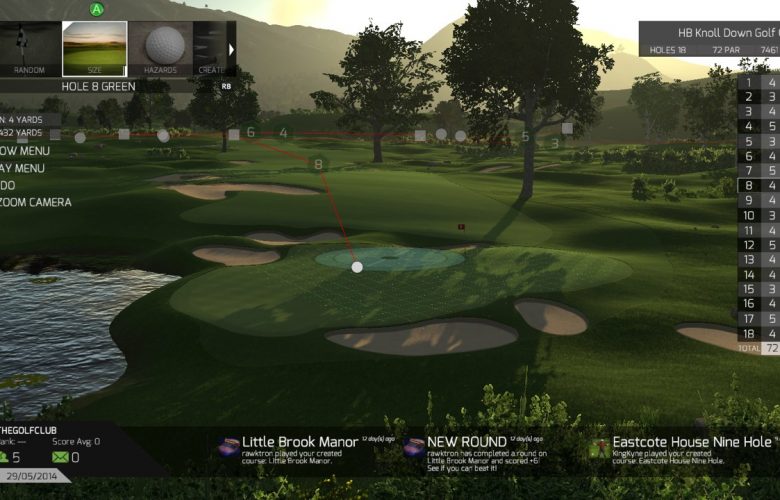Choose the Size green option
This screenshot has width=780, height=500.
(x=94, y=49)
